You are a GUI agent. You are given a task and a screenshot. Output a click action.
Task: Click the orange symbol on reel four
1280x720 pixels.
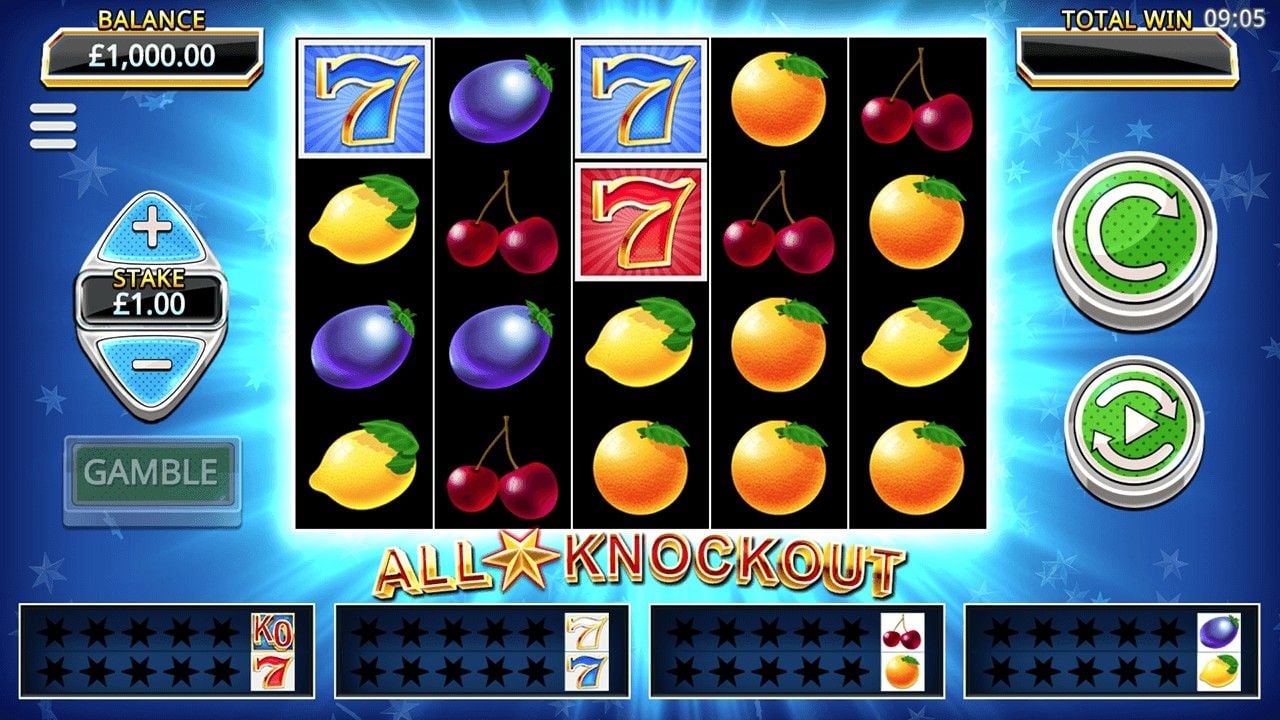tap(778, 96)
